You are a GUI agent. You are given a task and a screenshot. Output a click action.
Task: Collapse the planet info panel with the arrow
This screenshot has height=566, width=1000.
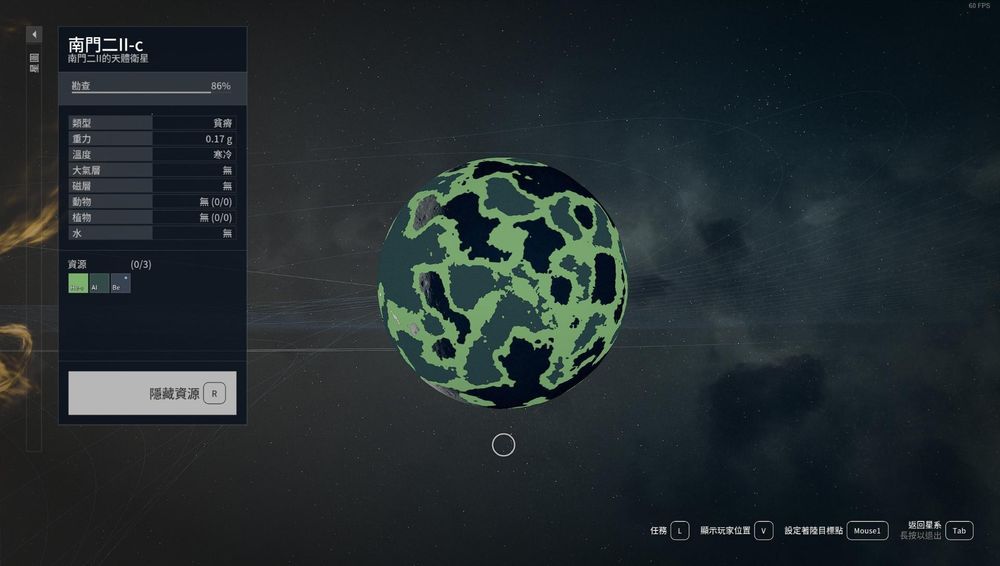[34, 35]
